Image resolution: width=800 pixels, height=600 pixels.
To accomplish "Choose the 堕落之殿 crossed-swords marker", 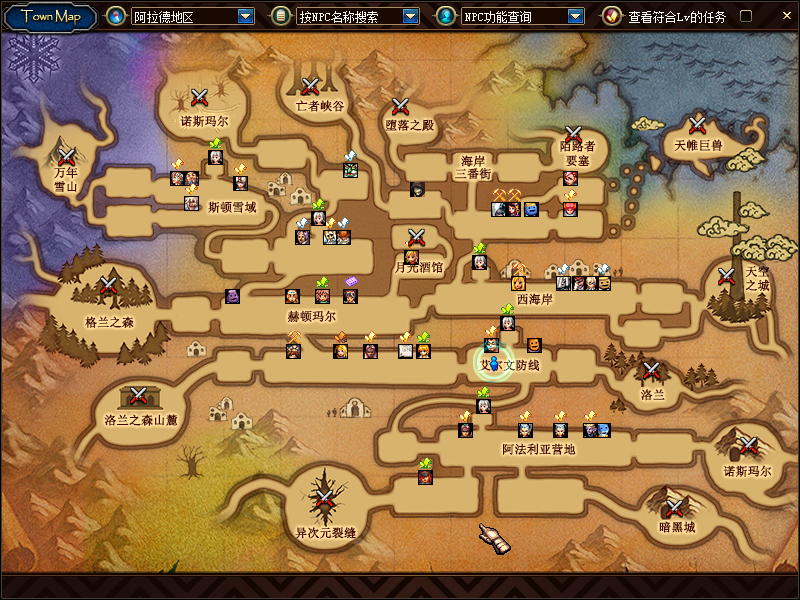I will (x=401, y=105).
